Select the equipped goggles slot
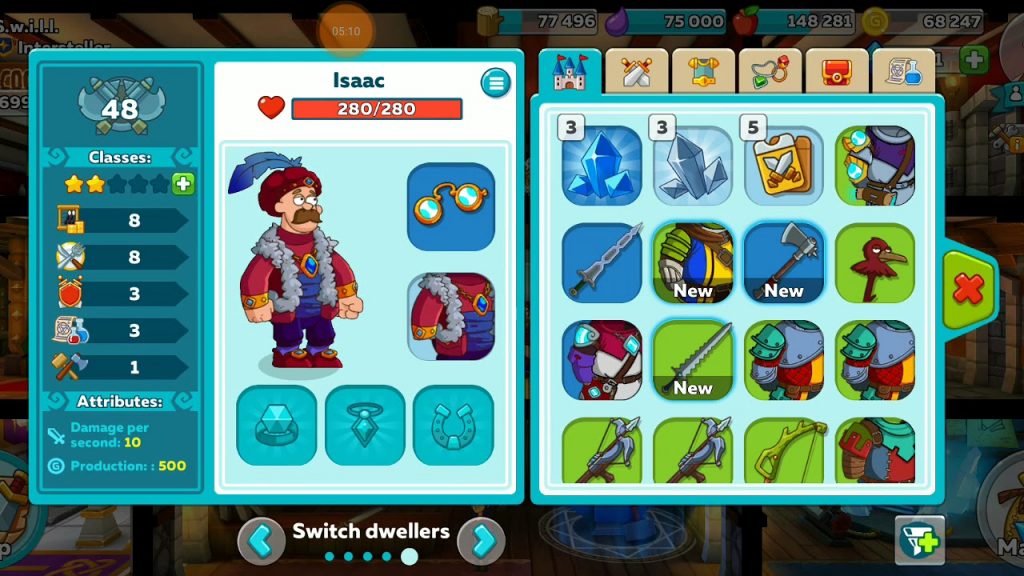1024x576 pixels. [x=451, y=206]
